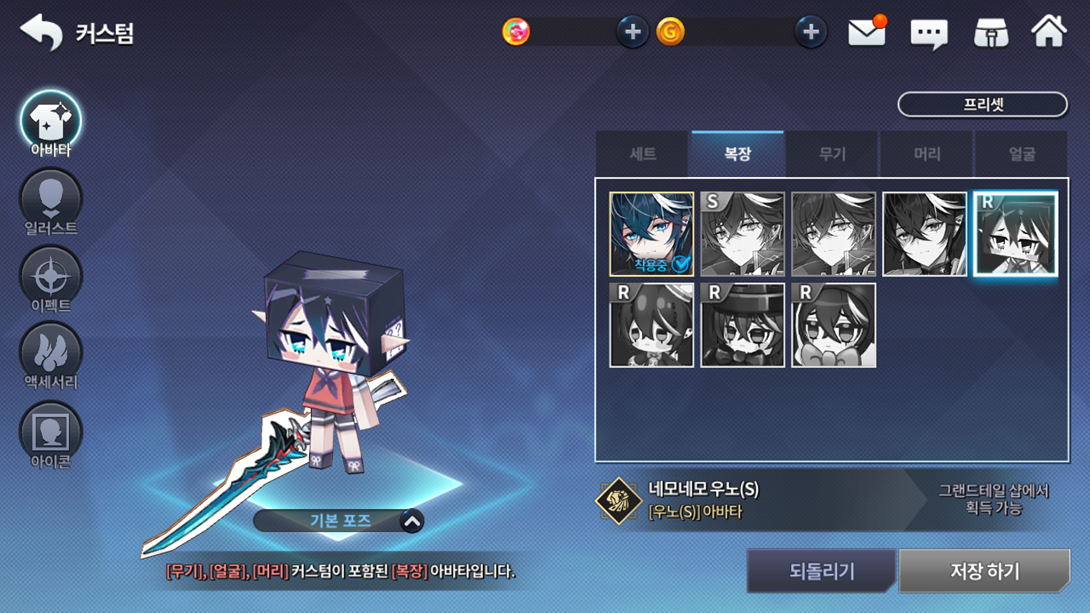Add more rainbow gem currency

(x=632, y=32)
